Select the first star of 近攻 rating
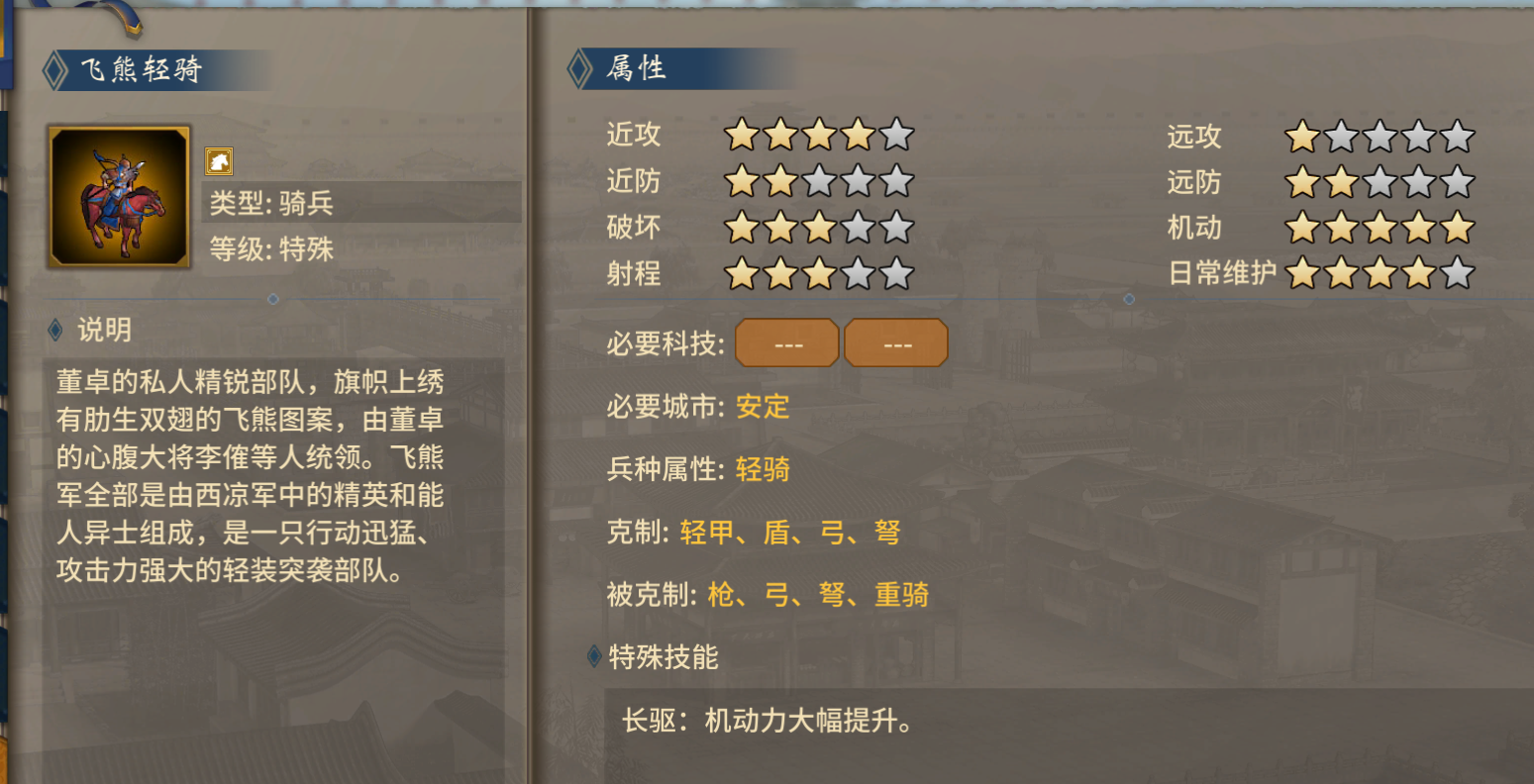1534x784 pixels. [x=740, y=135]
